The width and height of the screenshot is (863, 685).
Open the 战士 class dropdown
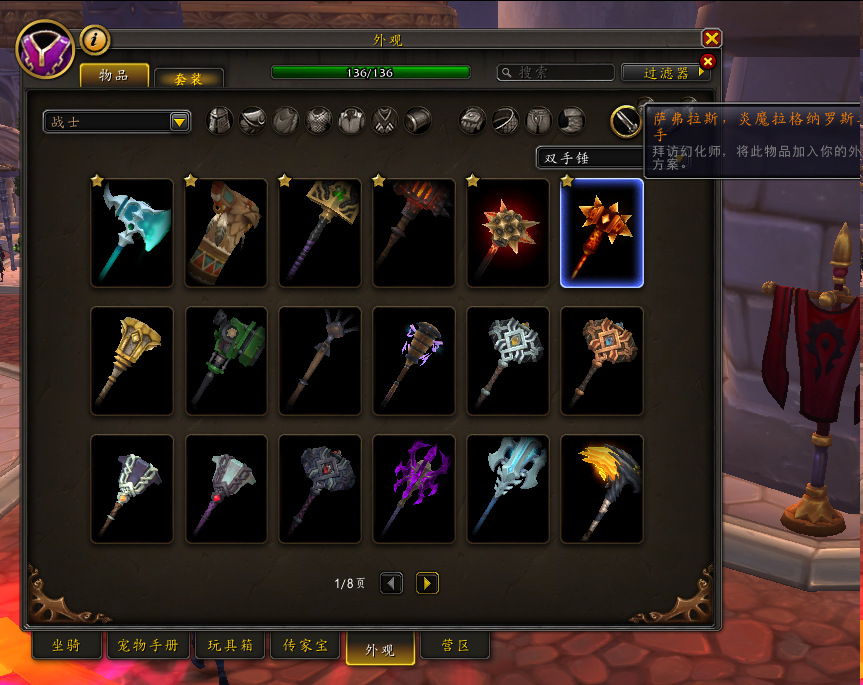(117, 122)
